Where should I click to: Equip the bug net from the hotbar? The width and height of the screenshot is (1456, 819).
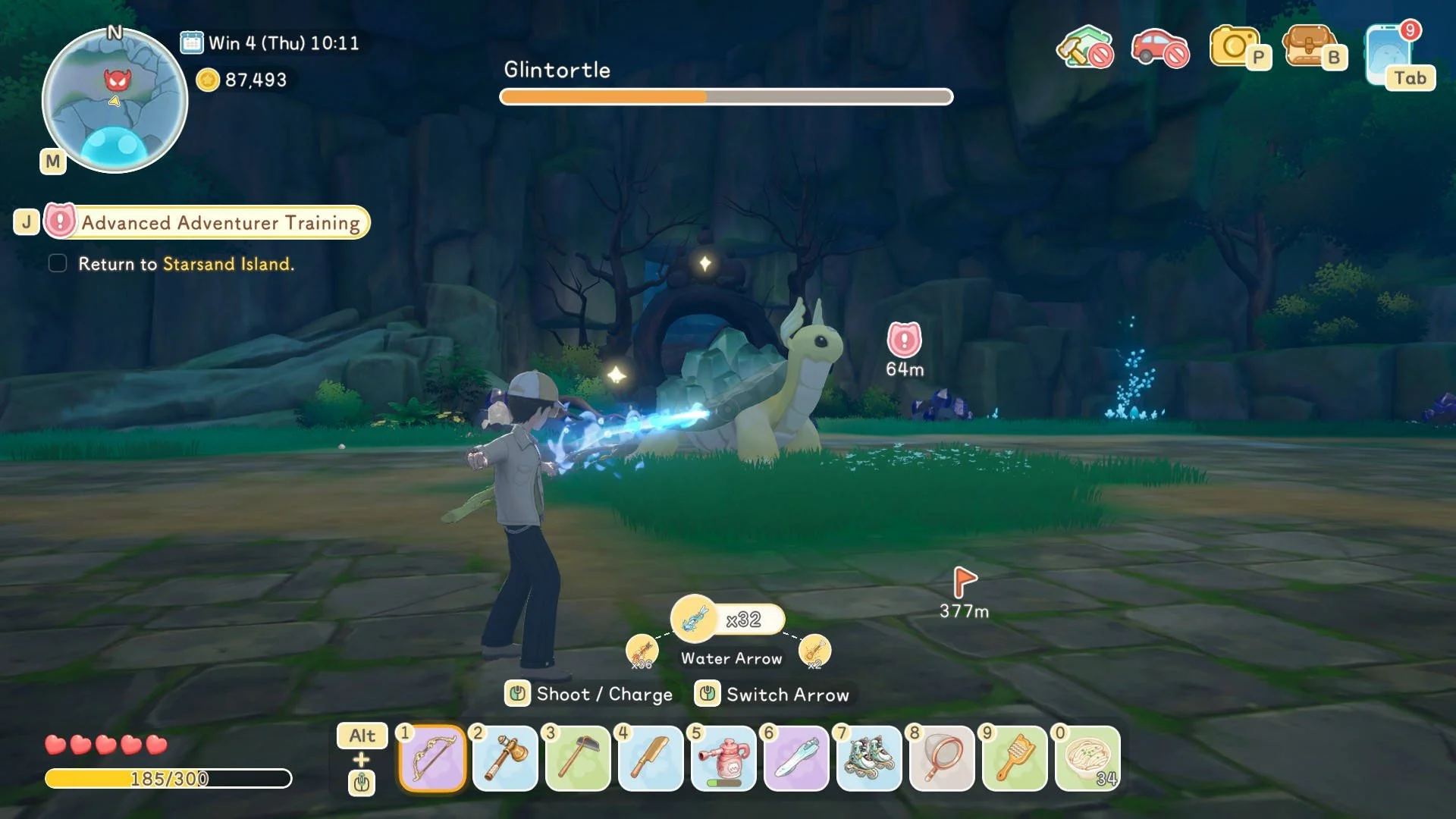coord(942,758)
